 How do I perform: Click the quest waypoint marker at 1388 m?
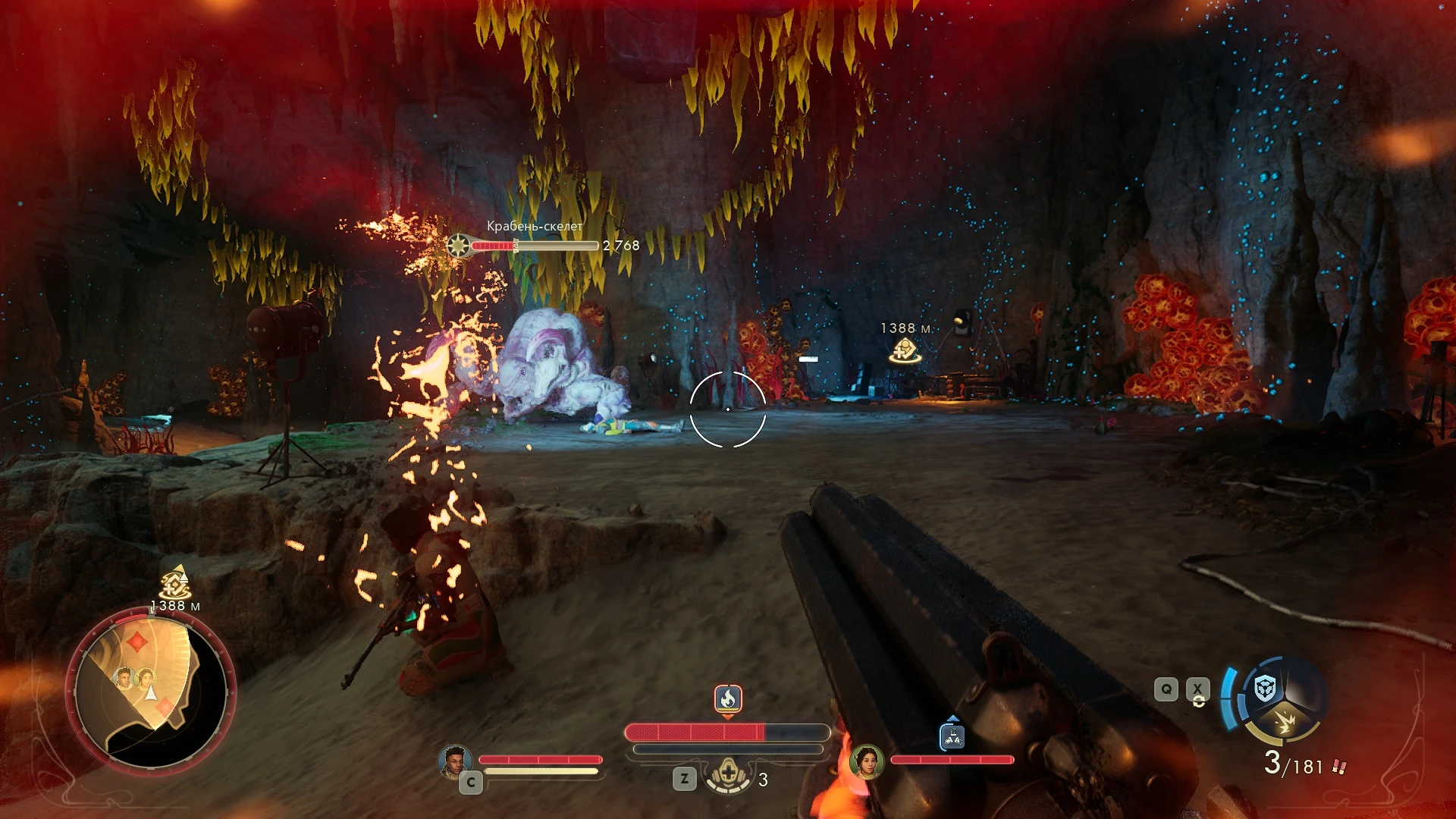coord(905,350)
